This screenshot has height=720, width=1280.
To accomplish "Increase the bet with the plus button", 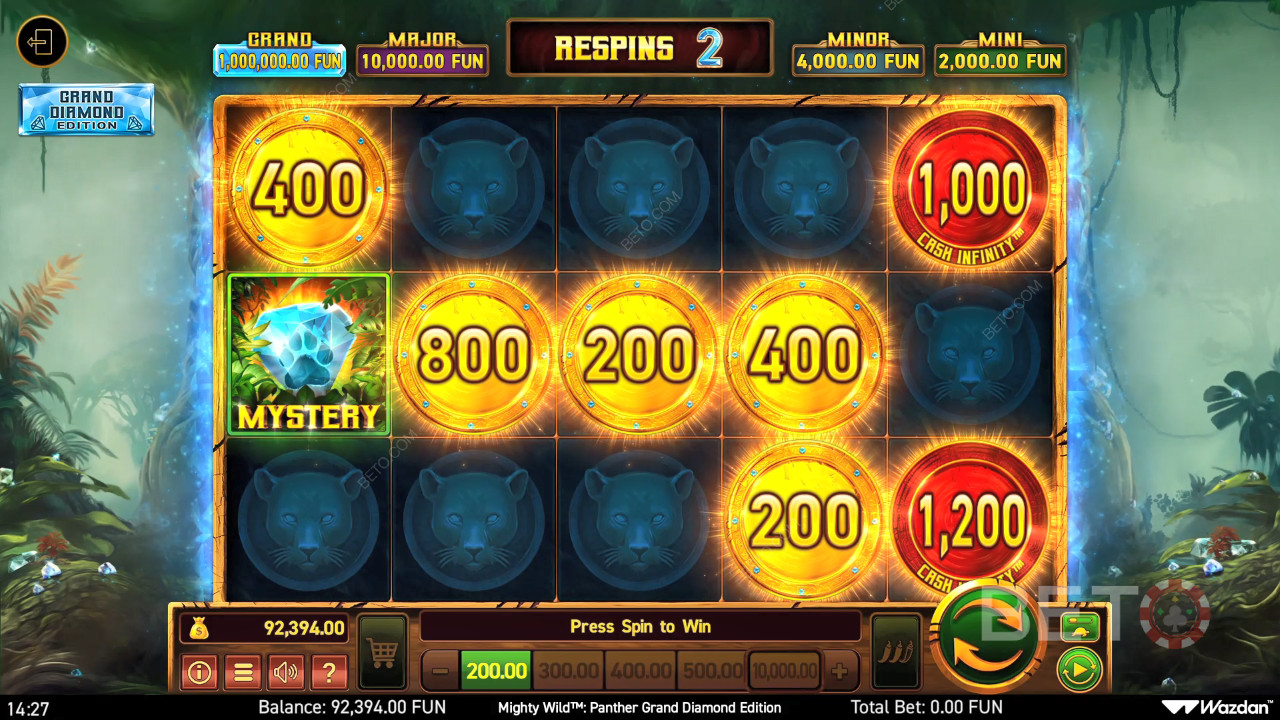I will (840, 670).
